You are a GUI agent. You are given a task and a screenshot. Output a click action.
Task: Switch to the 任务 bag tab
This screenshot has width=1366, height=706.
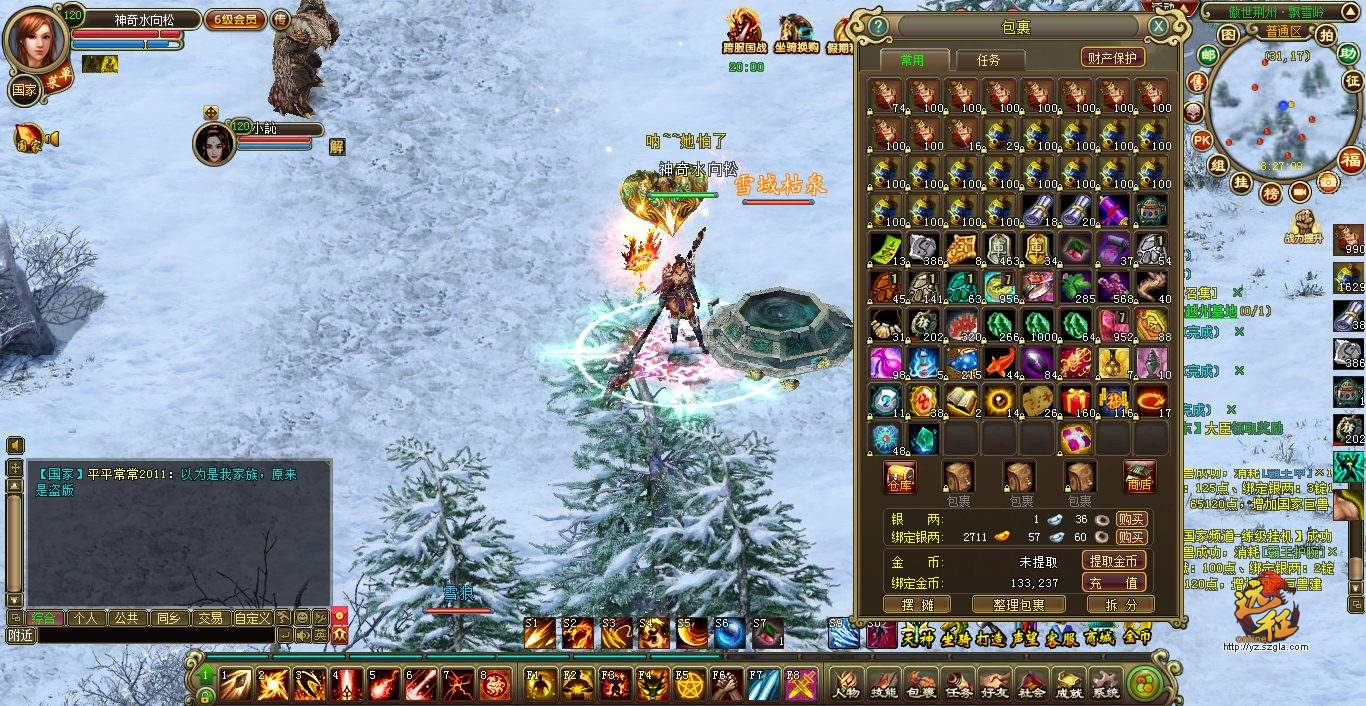click(x=987, y=60)
